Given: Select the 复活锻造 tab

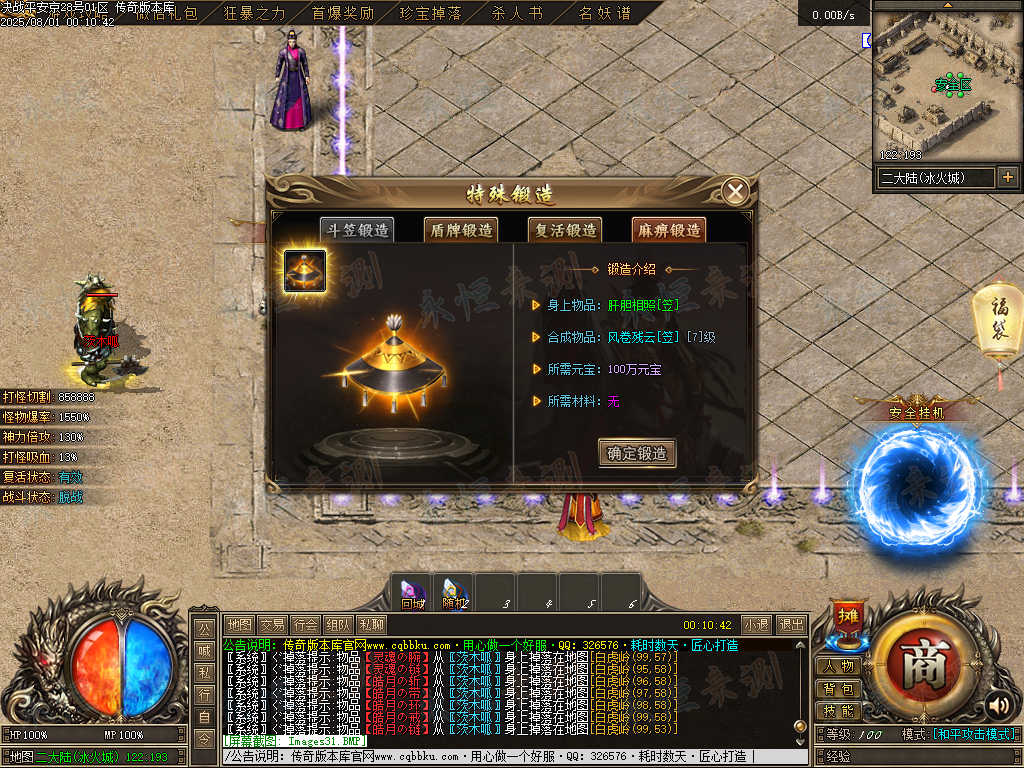Looking at the screenshot, I should pyautogui.click(x=564, y=230).
